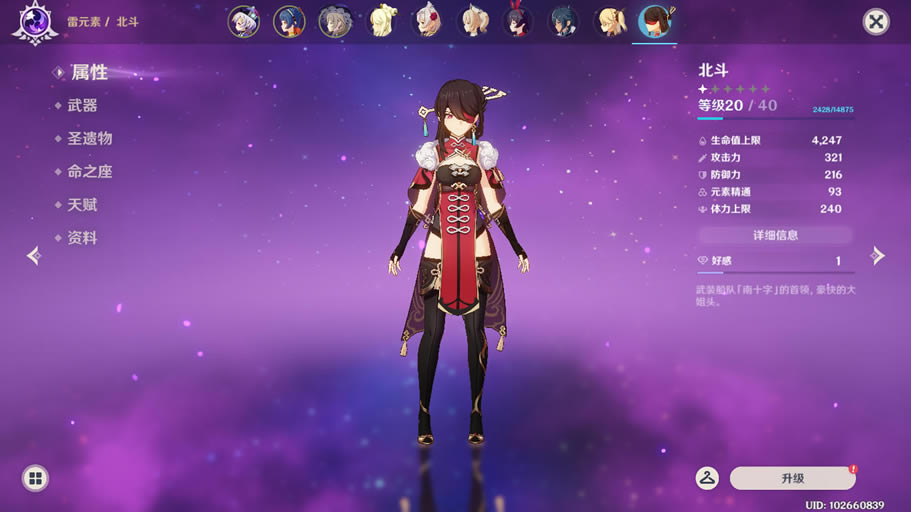View the 资料 profile menu entry

[82, 238]
